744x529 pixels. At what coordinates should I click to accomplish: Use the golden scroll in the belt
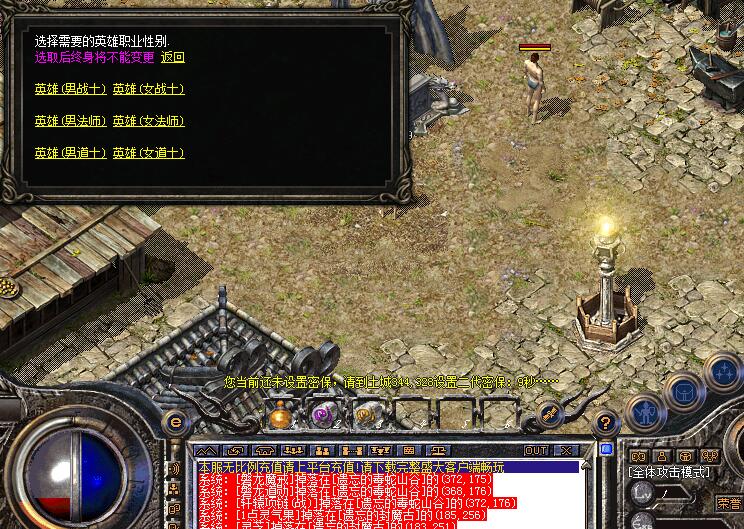tap(365, 414)
